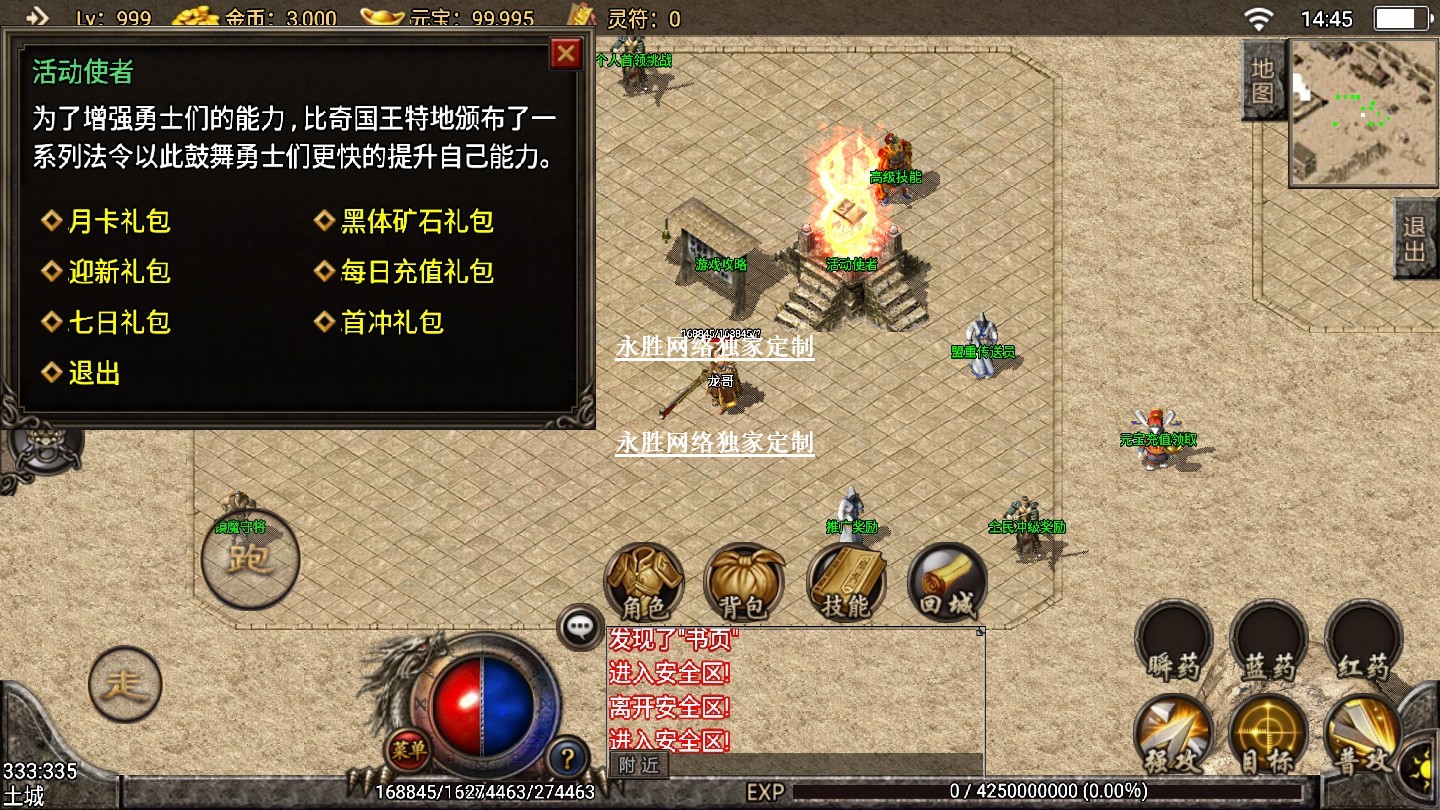Close the 活动使者 dialog with the red X
This screenshot has width=1440, height=810.
point(566,53)
